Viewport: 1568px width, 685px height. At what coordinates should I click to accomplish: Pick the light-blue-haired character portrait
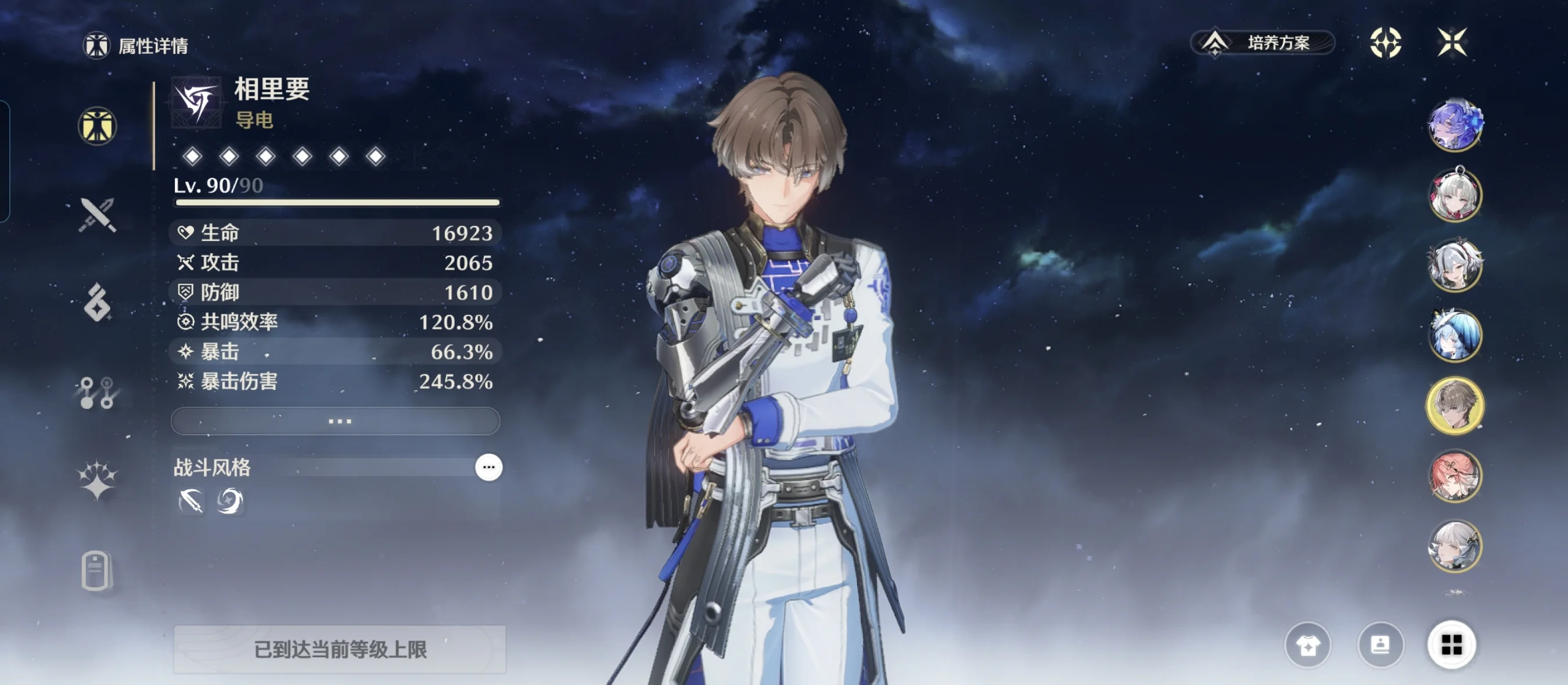1455,335
